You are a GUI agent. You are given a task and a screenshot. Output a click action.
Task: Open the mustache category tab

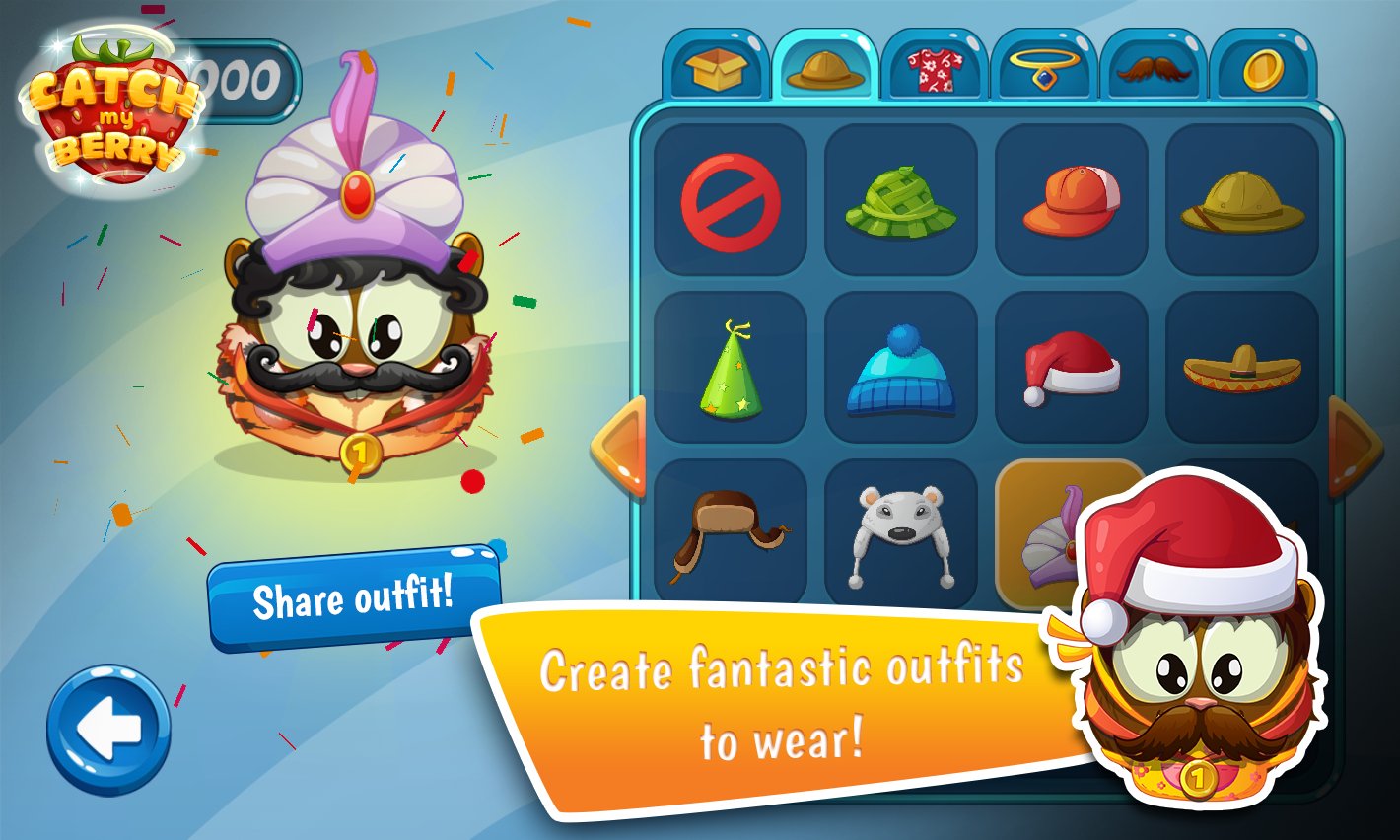pos(1152,67)
